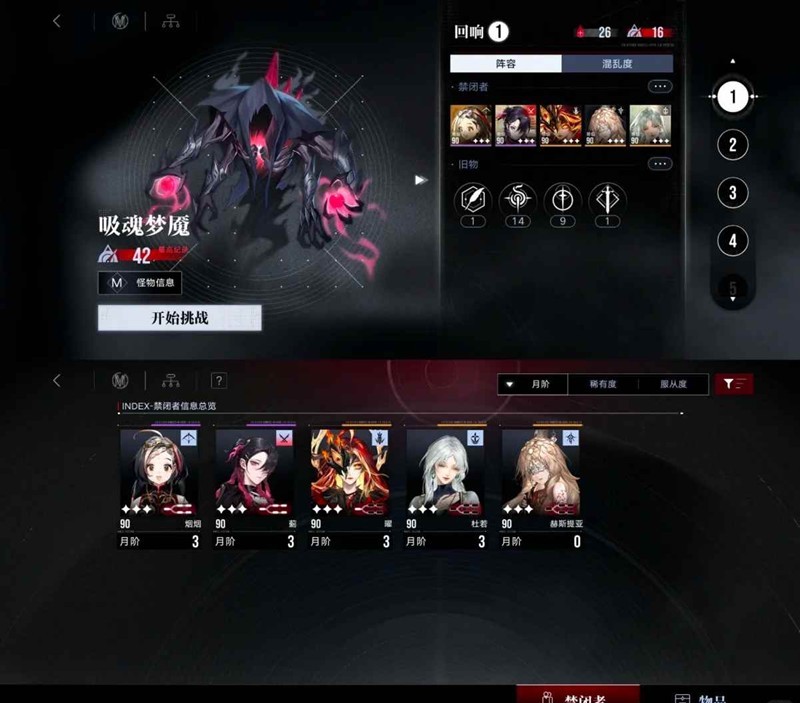Viewport: 800px width, 703px height.
Task: Click the right arrow beside the monster
Action: click(x=421, y=180)
